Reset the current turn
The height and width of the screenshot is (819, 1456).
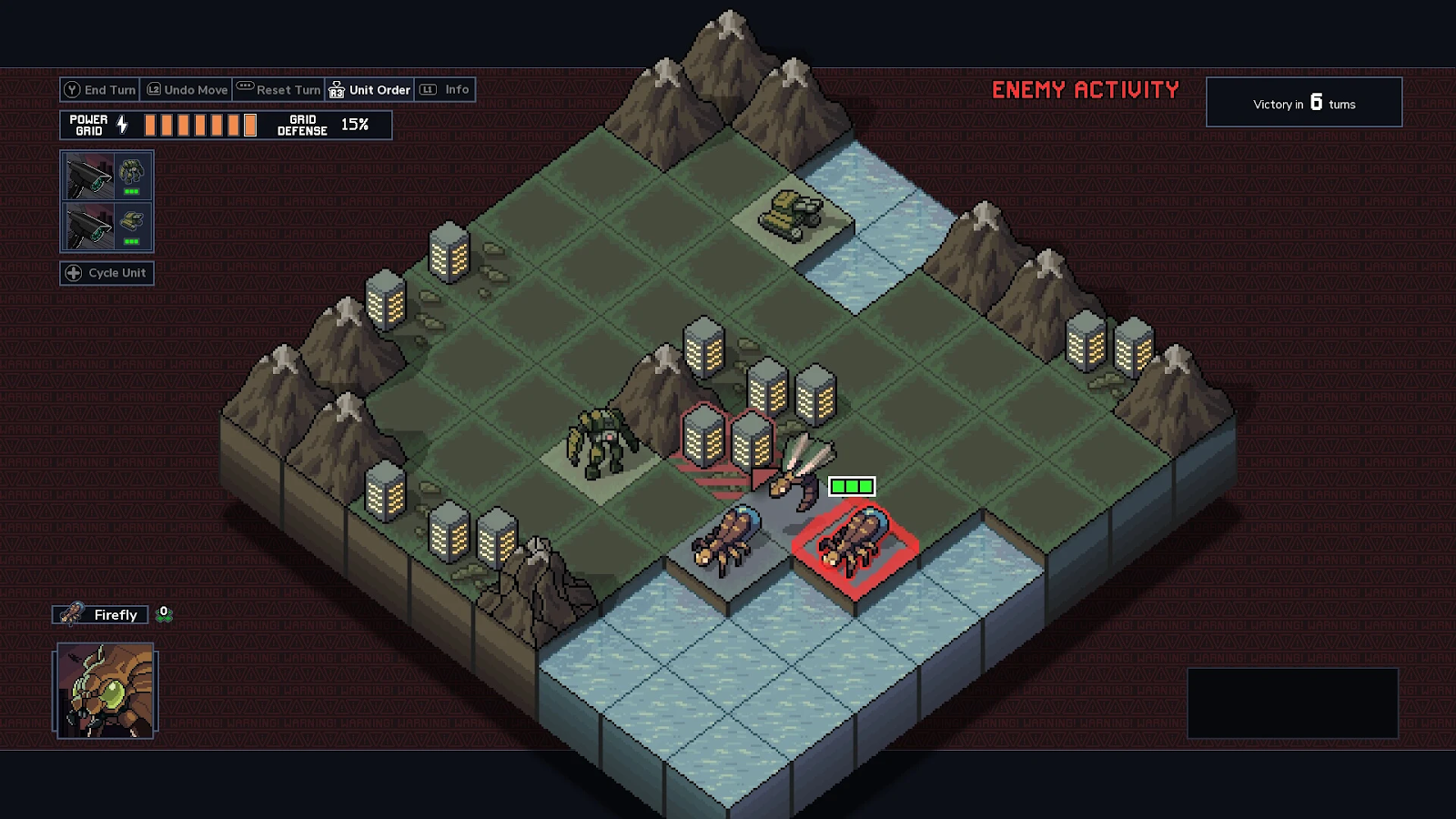tap(278, 90)
